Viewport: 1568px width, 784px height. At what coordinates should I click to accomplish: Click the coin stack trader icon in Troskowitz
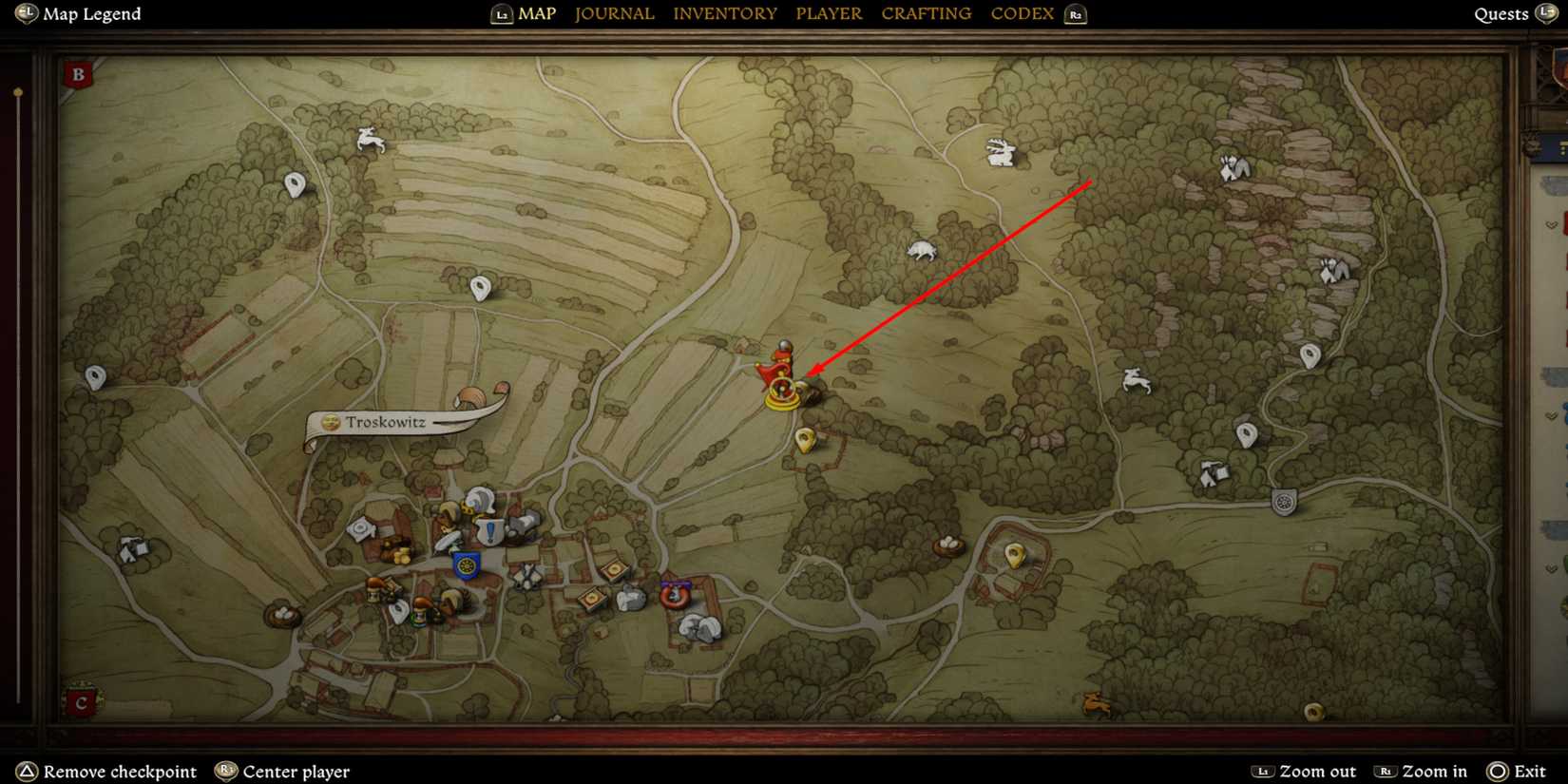click(401, 555)
